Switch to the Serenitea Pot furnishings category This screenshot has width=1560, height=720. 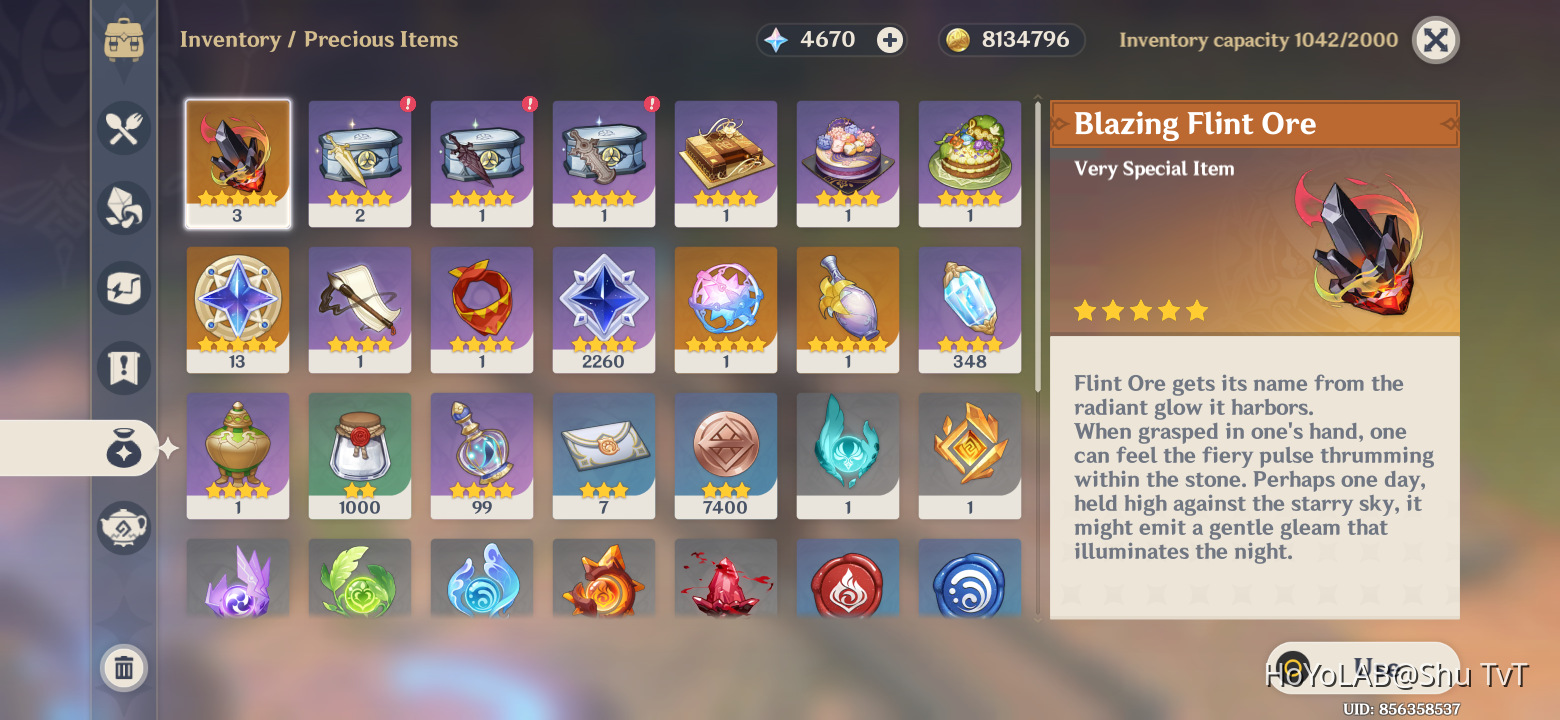124,528
